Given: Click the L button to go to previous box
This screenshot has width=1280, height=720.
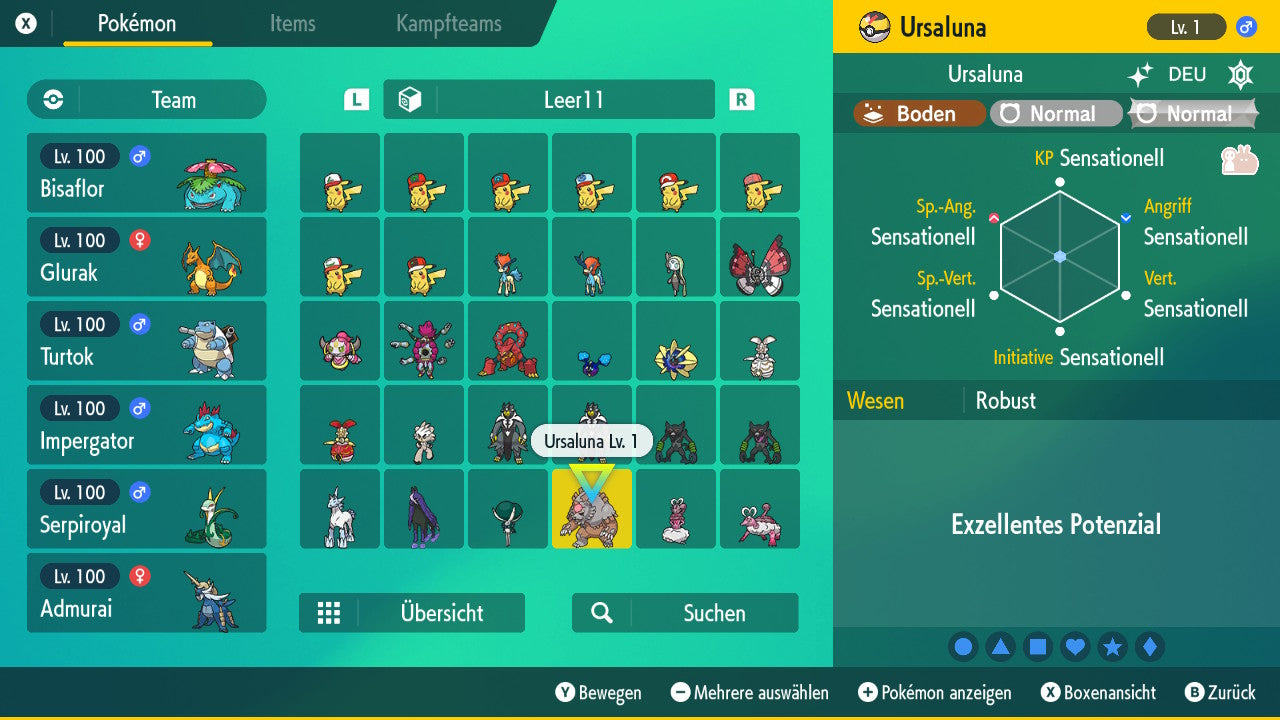Looking at the screenshot, I should click(355, 99).
